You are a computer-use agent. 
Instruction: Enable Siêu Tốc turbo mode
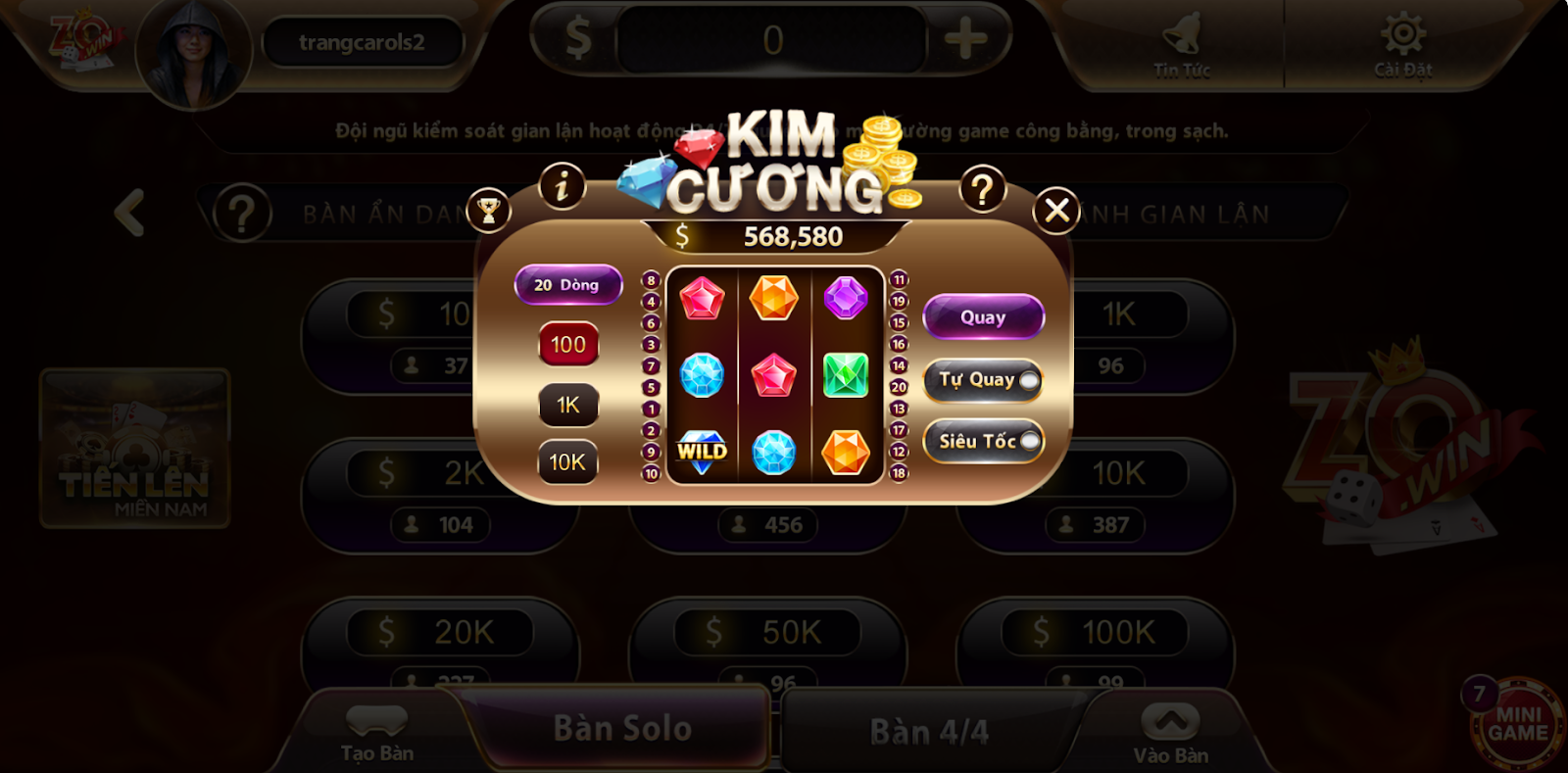[x=982, y=441]
